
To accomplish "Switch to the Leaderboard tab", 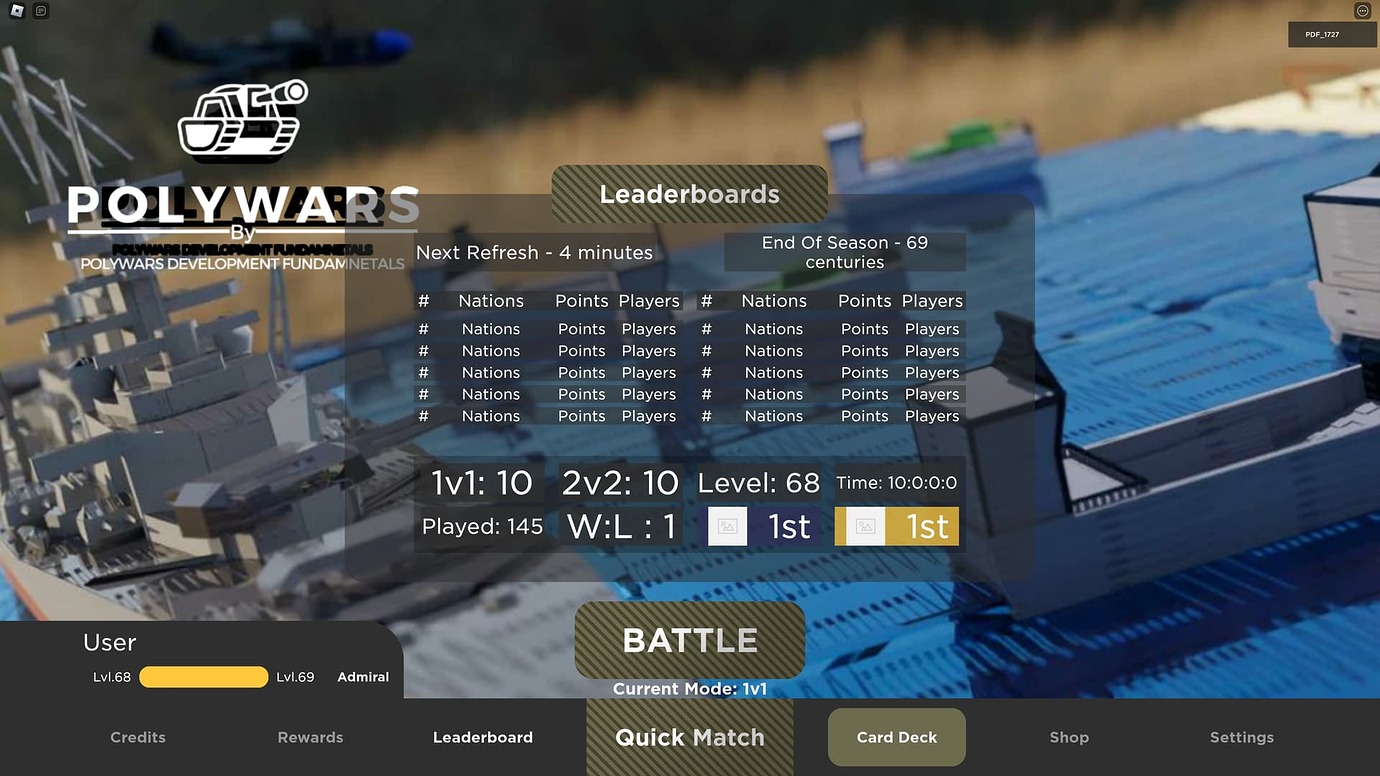I will tap(483, 737).
